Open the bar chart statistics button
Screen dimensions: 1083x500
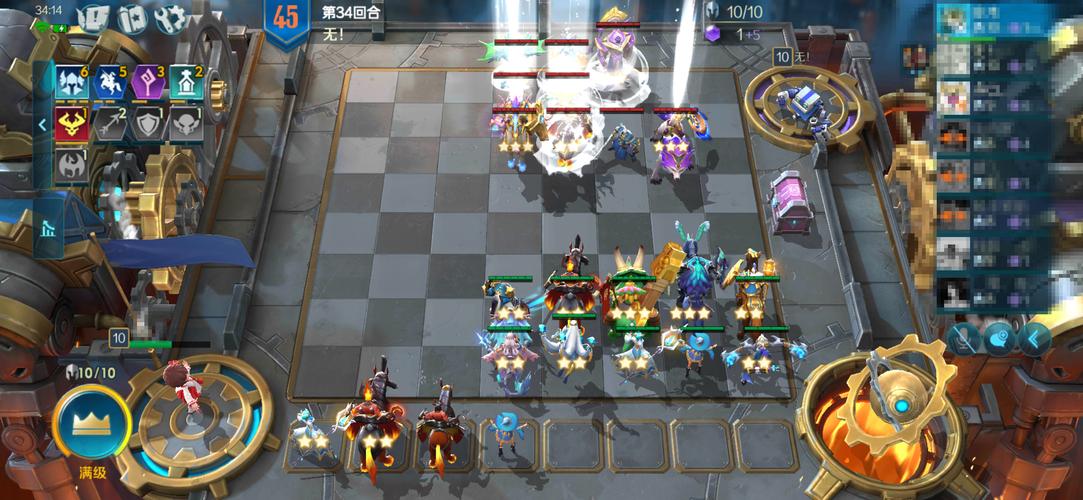coord(47,229)
